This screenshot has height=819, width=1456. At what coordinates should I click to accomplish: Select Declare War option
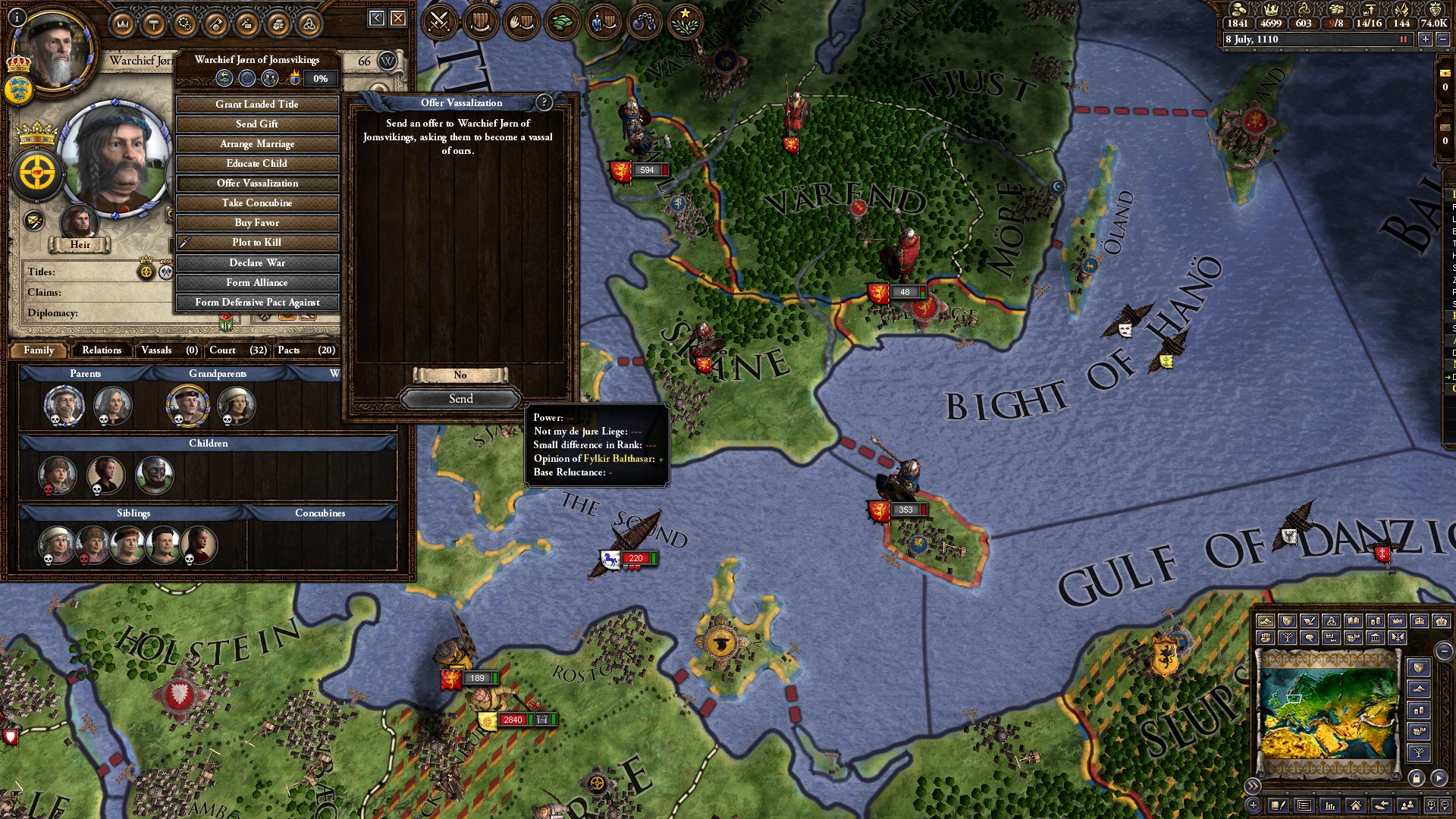(x=256, y=263)
